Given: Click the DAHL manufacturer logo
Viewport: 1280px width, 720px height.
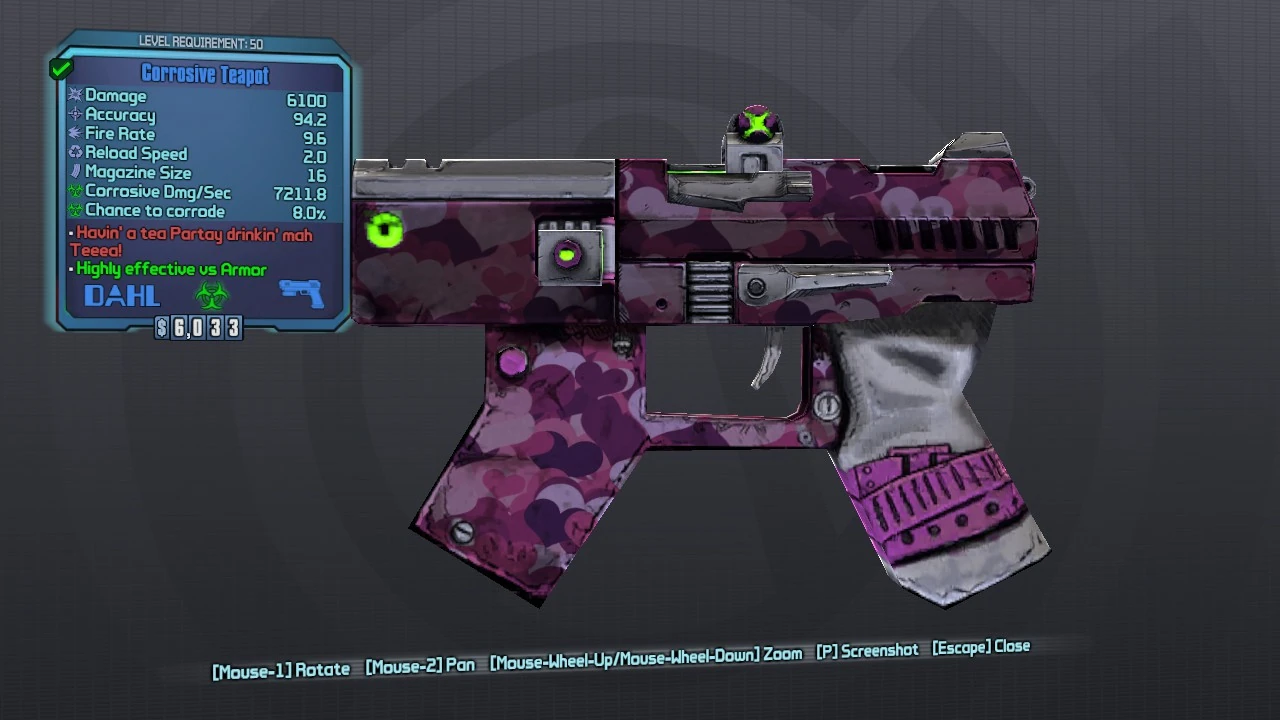Looking at the screenshot, I should [120, 295].
